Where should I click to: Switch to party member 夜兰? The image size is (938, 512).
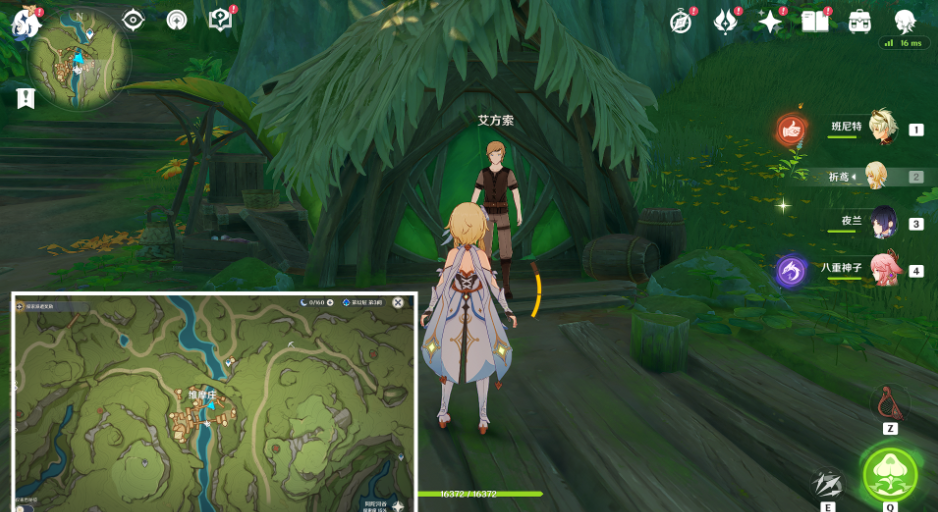(x=882, y=223)
